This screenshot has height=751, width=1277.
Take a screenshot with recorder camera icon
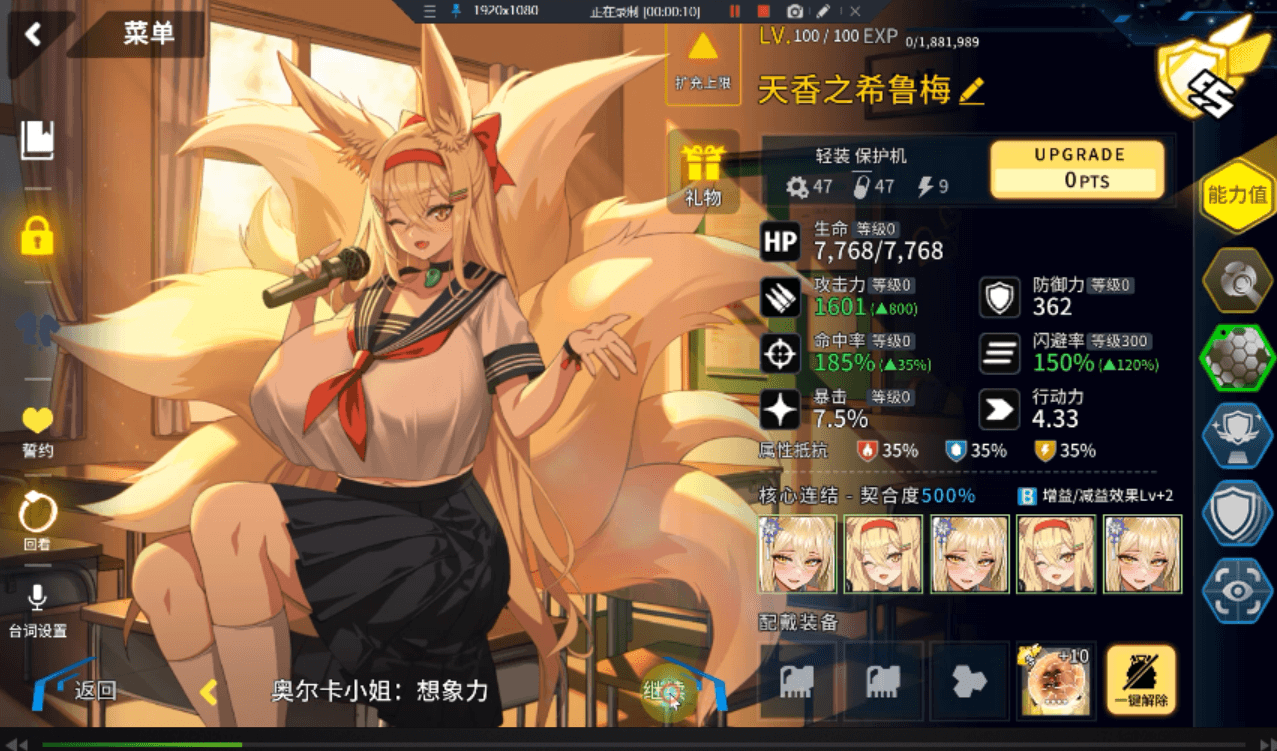click(794, 11)
